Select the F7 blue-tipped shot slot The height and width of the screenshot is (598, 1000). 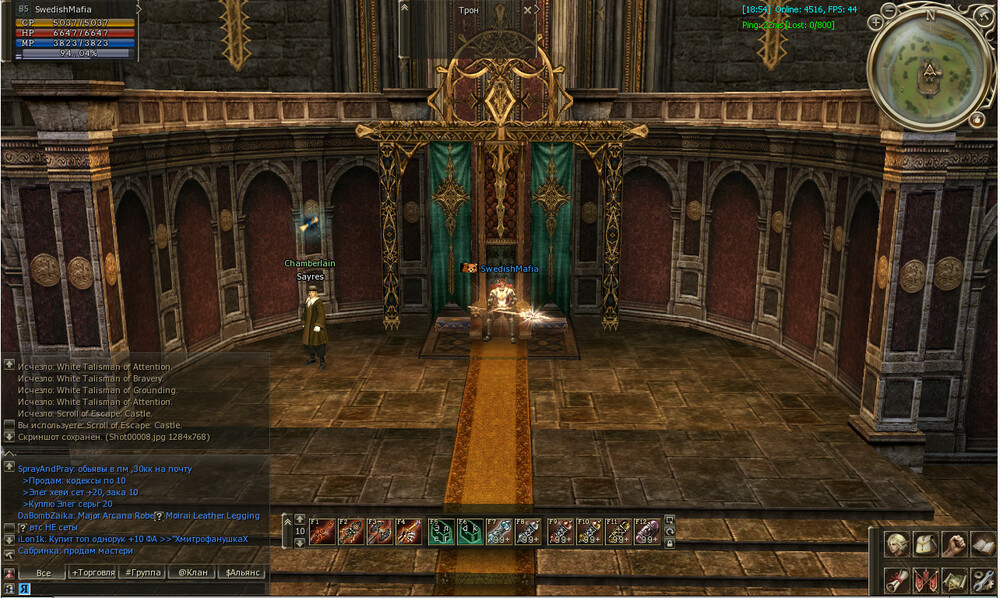coord(499,531)
